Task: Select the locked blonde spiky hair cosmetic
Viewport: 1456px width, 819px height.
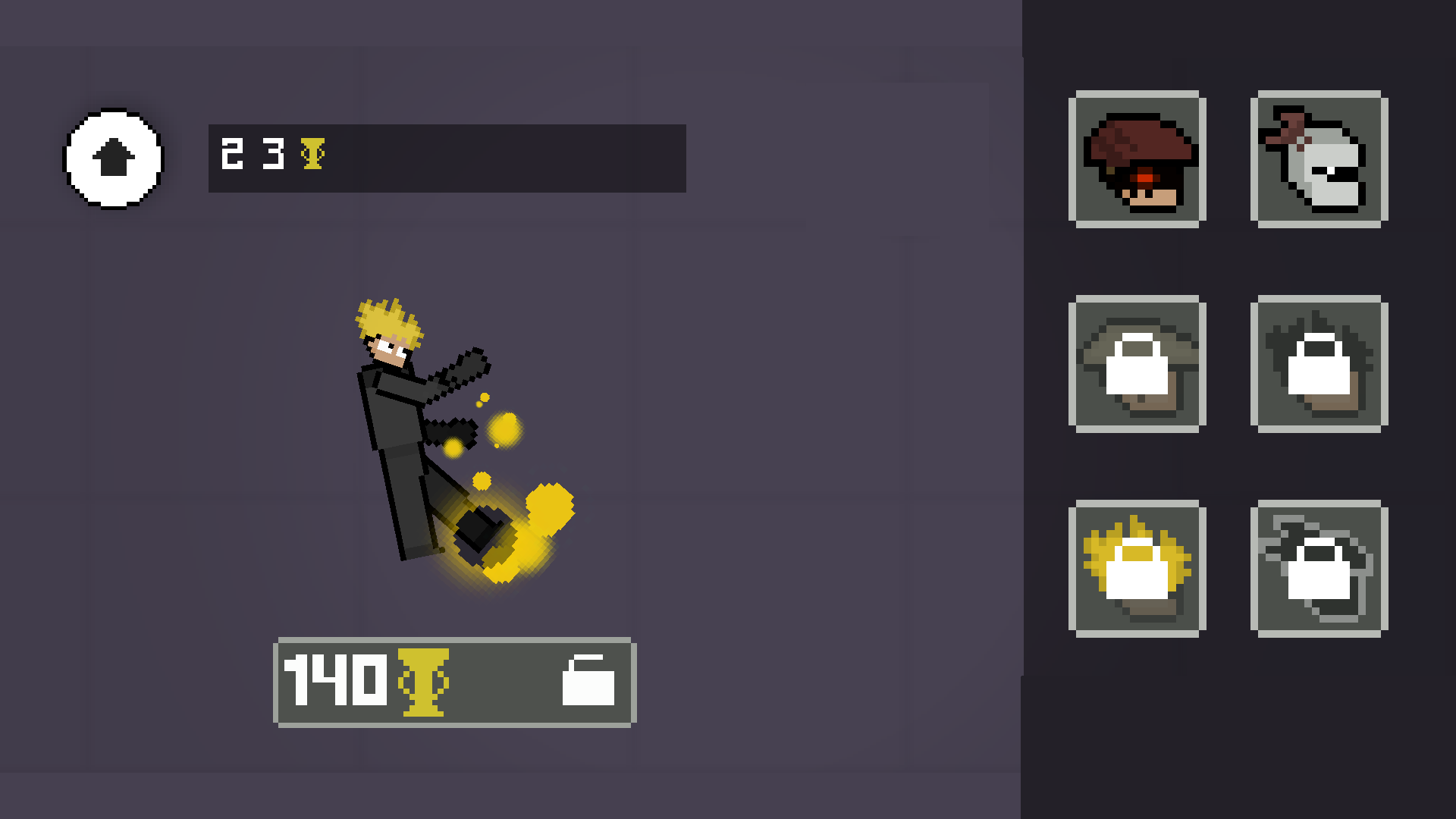Action: 1136,567
